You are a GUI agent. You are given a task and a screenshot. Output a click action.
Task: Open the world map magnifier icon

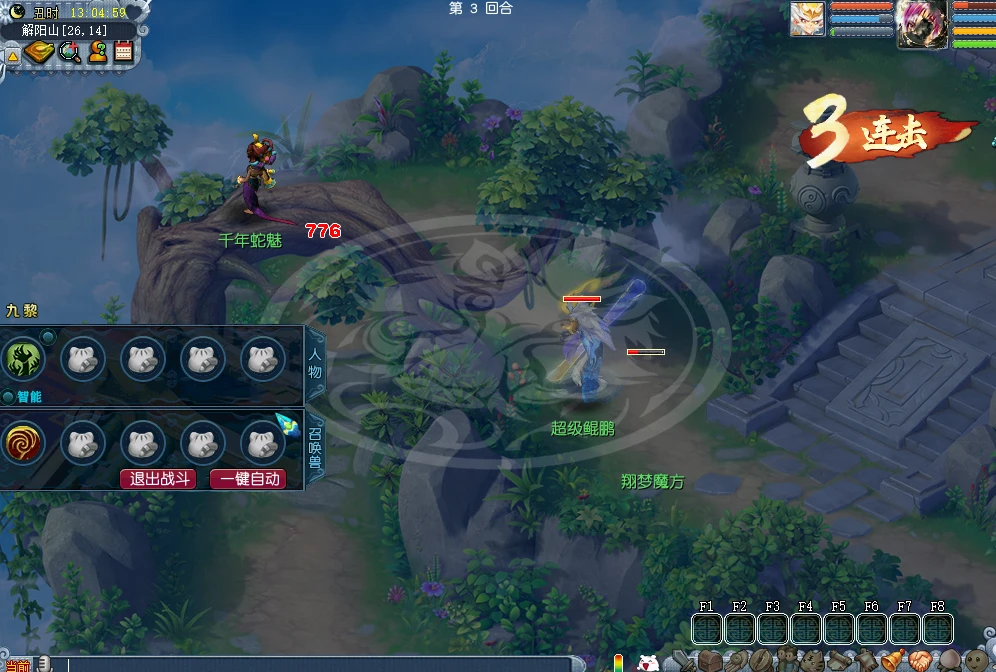click(69, 52)
